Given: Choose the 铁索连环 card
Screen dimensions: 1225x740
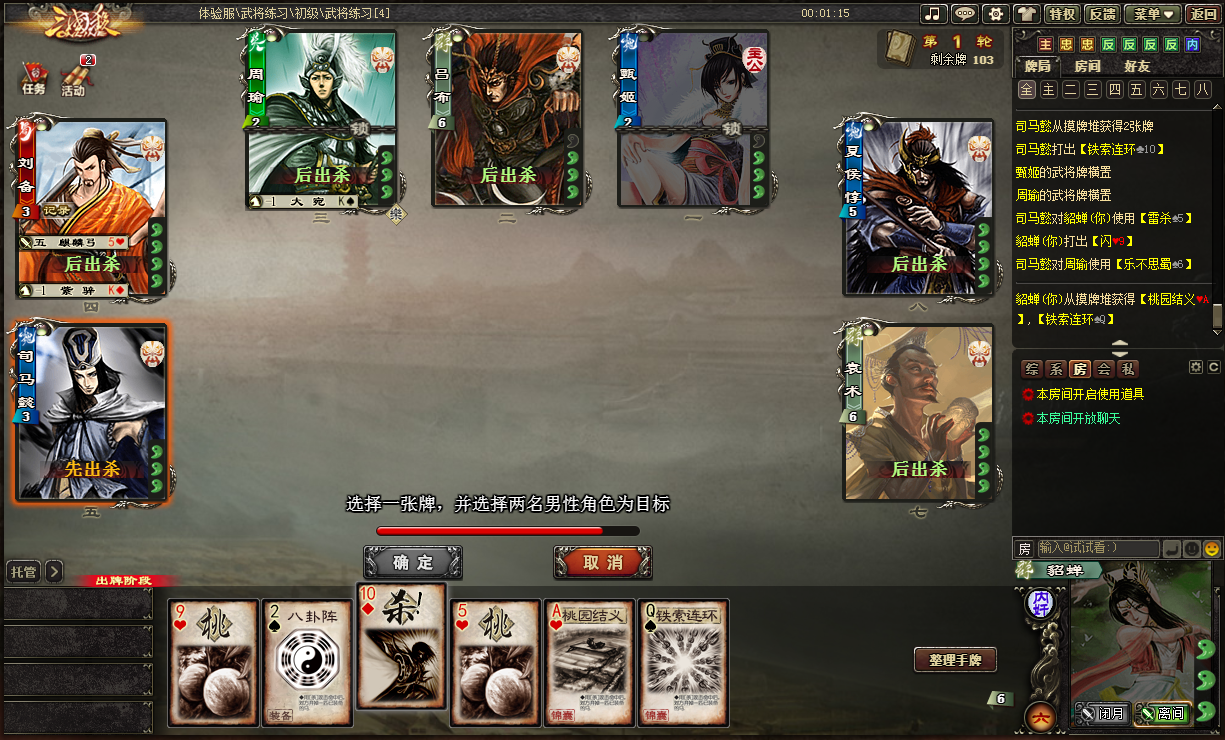Looking at the screenshot, I should [x=684, y=662].
